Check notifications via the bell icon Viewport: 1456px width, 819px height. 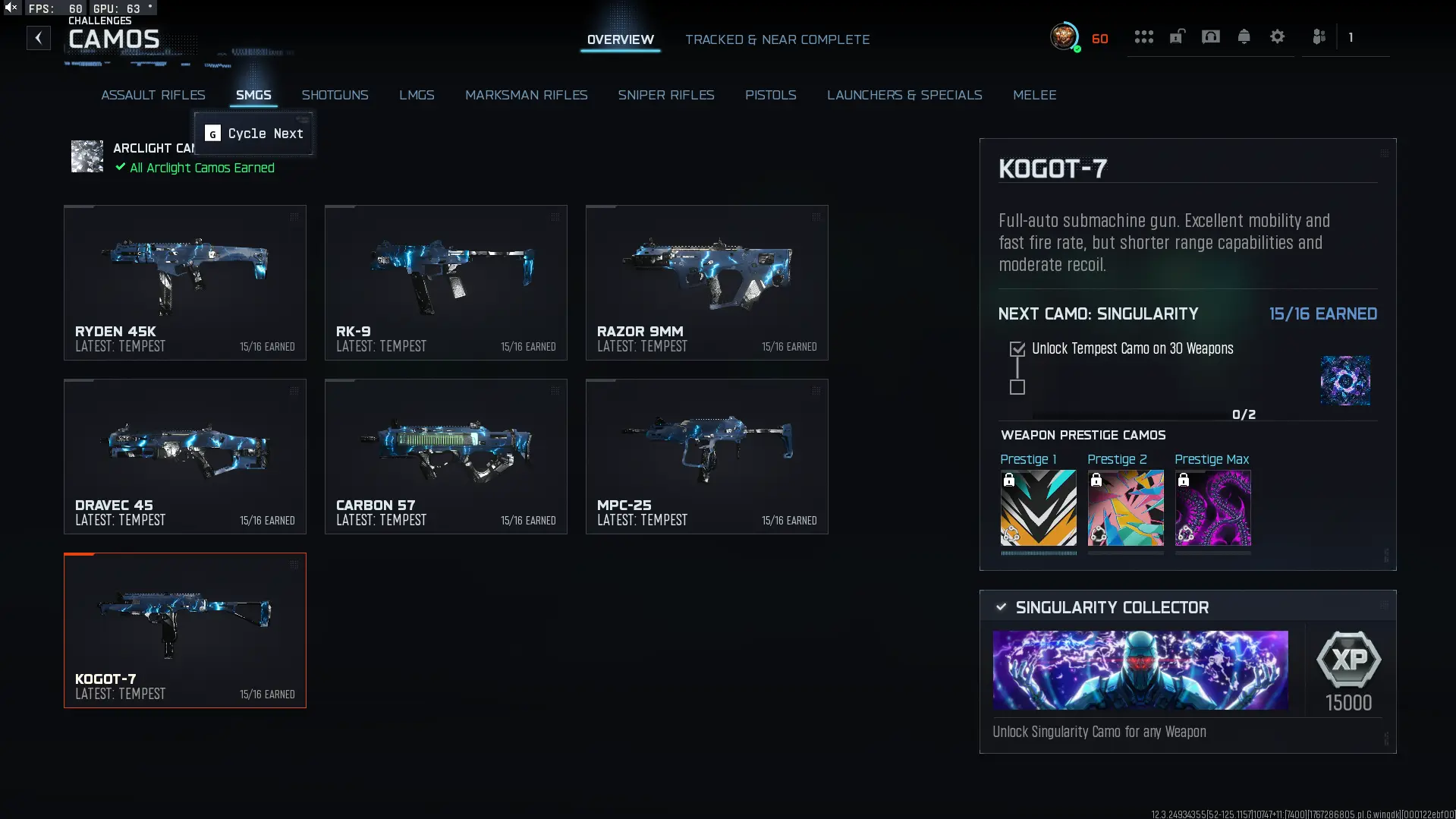coord(1244,36)
